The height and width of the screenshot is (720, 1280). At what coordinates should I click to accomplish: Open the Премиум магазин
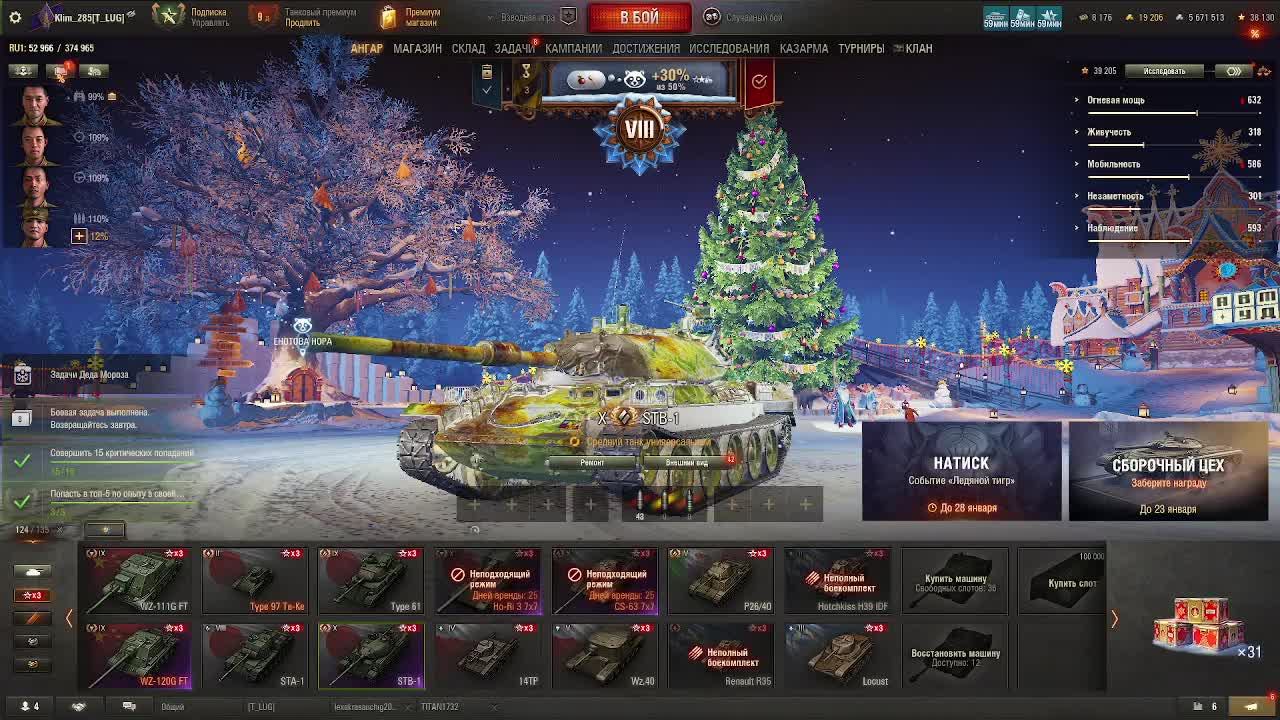pyautogui.click(x=411, y=17)
